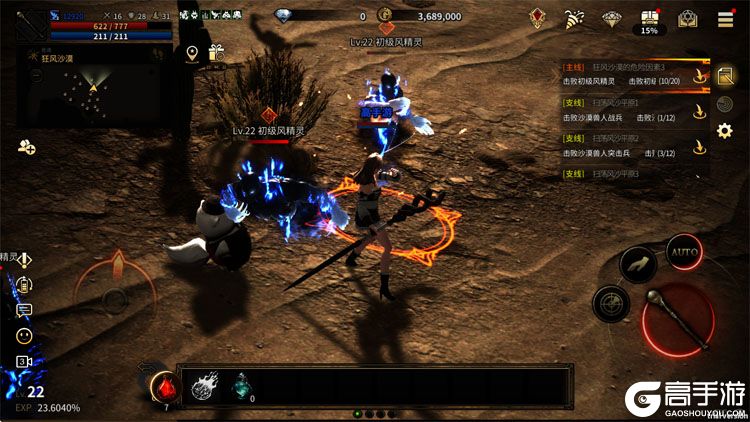Screen dimensions: 750x422
Task: Open the smiley face emote icon
Action: tap(24, 336)
